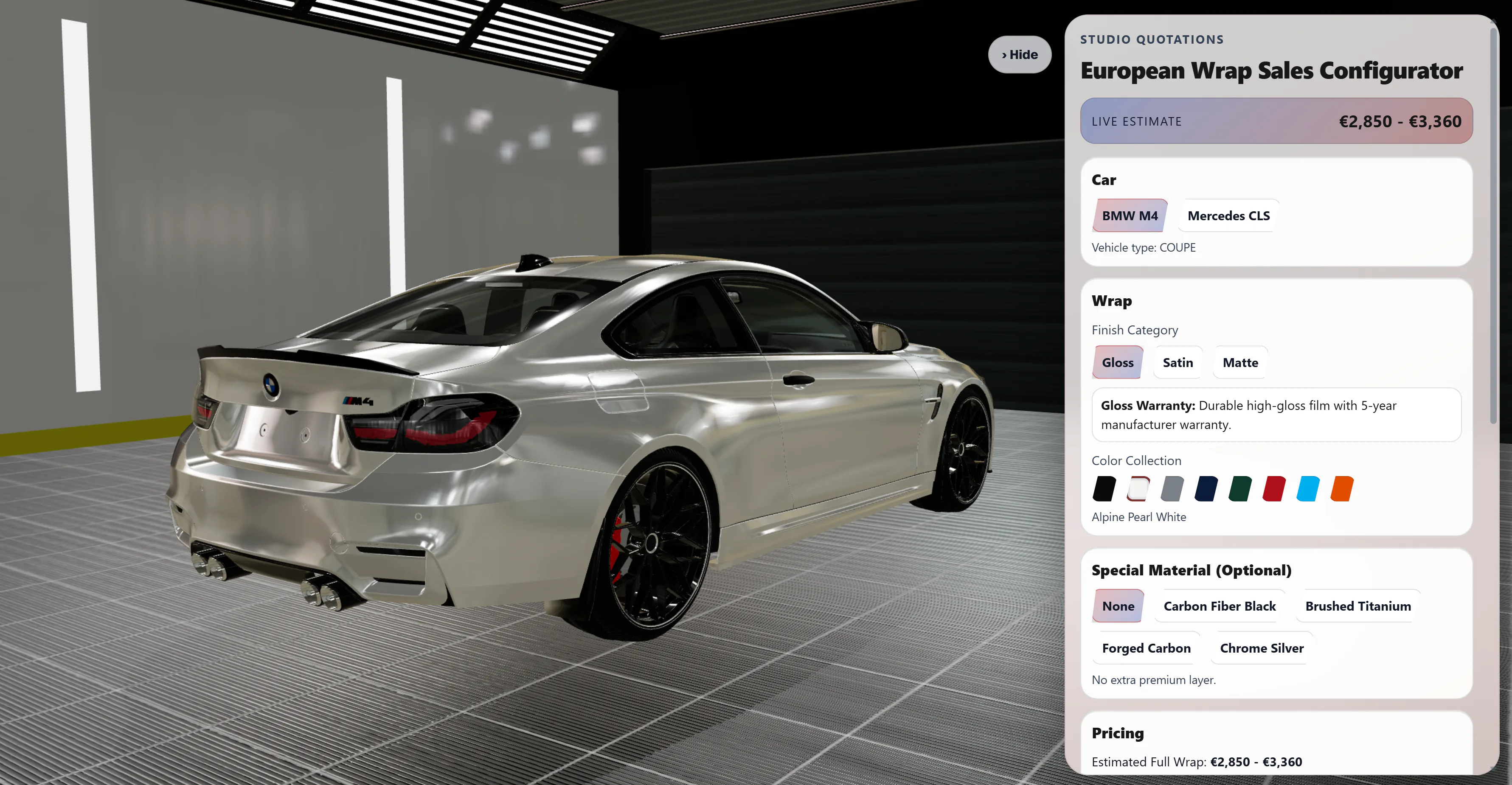Select the Gloss finish option
This screenshot has height=785, width=1512.
pyautogui.click(x=1118, y=362)
